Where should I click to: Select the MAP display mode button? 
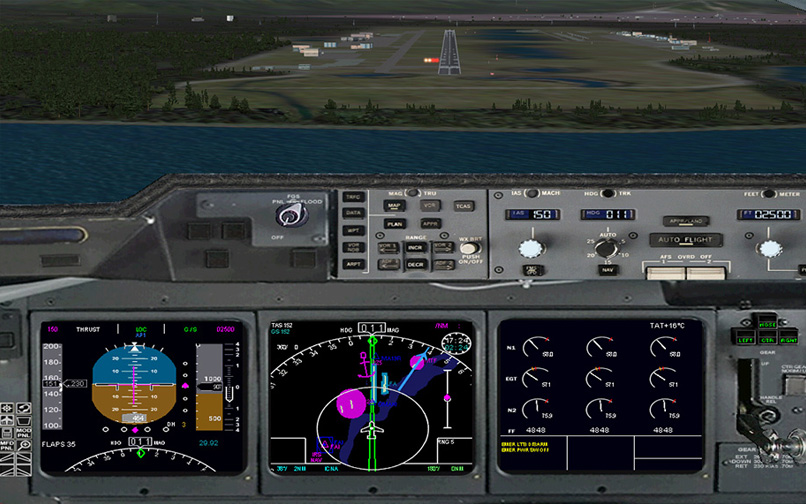[x=394, y=206]
